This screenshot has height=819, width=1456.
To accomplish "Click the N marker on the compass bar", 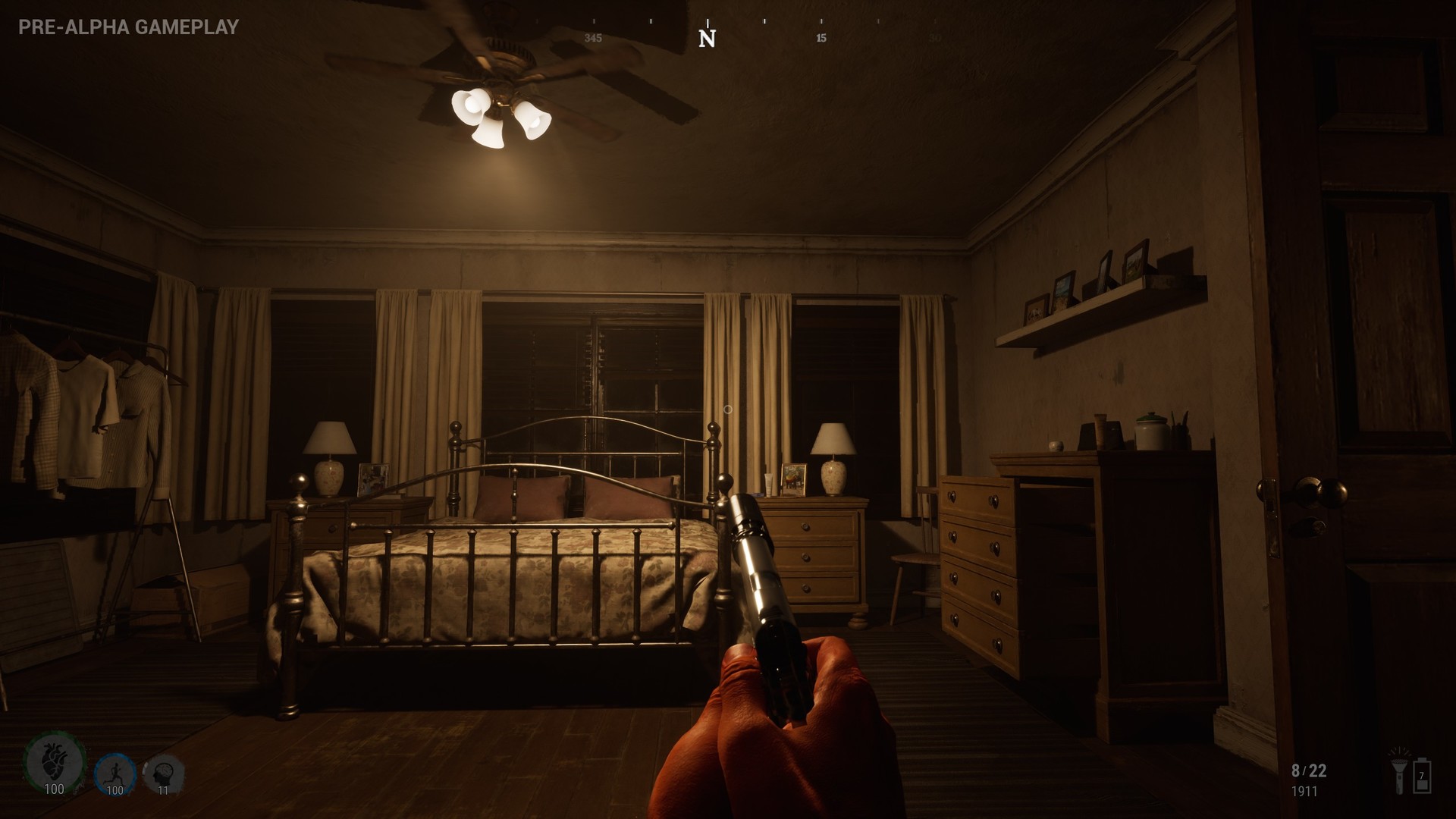I will (x=708, y=36).
